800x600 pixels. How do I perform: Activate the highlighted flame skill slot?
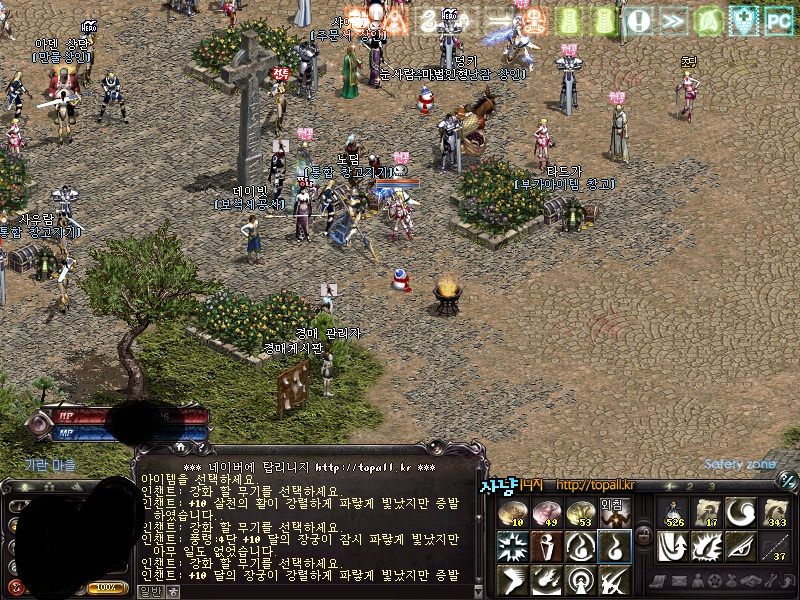613,546
